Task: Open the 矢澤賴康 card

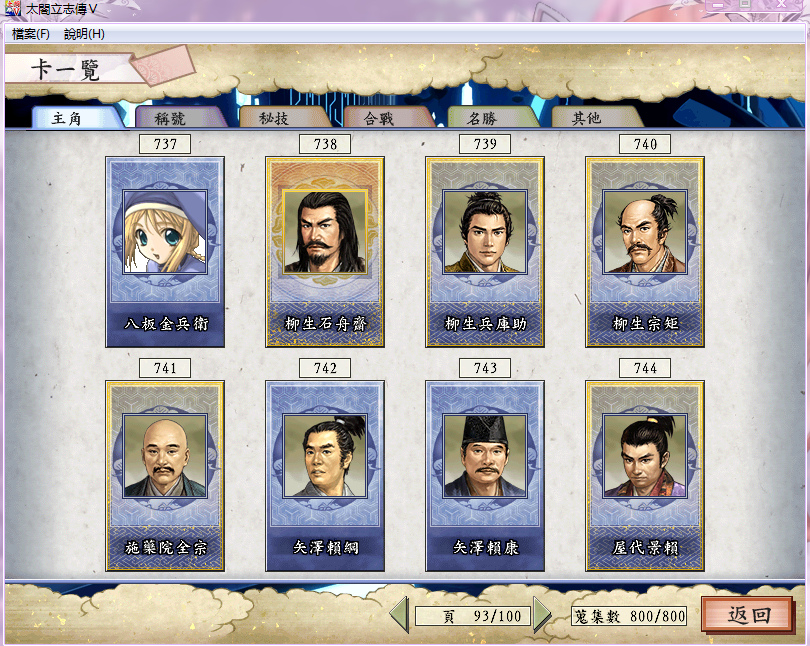Action: tap(485, 475)
